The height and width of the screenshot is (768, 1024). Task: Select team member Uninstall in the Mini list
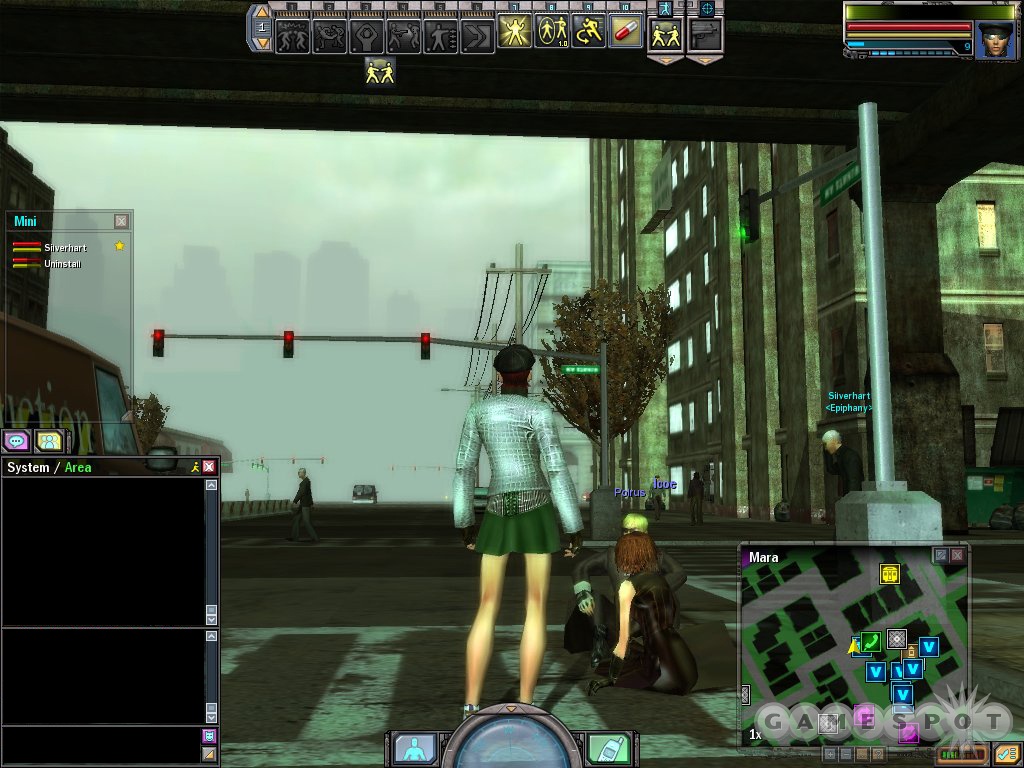pyautogui.click(x=62, y=264)
